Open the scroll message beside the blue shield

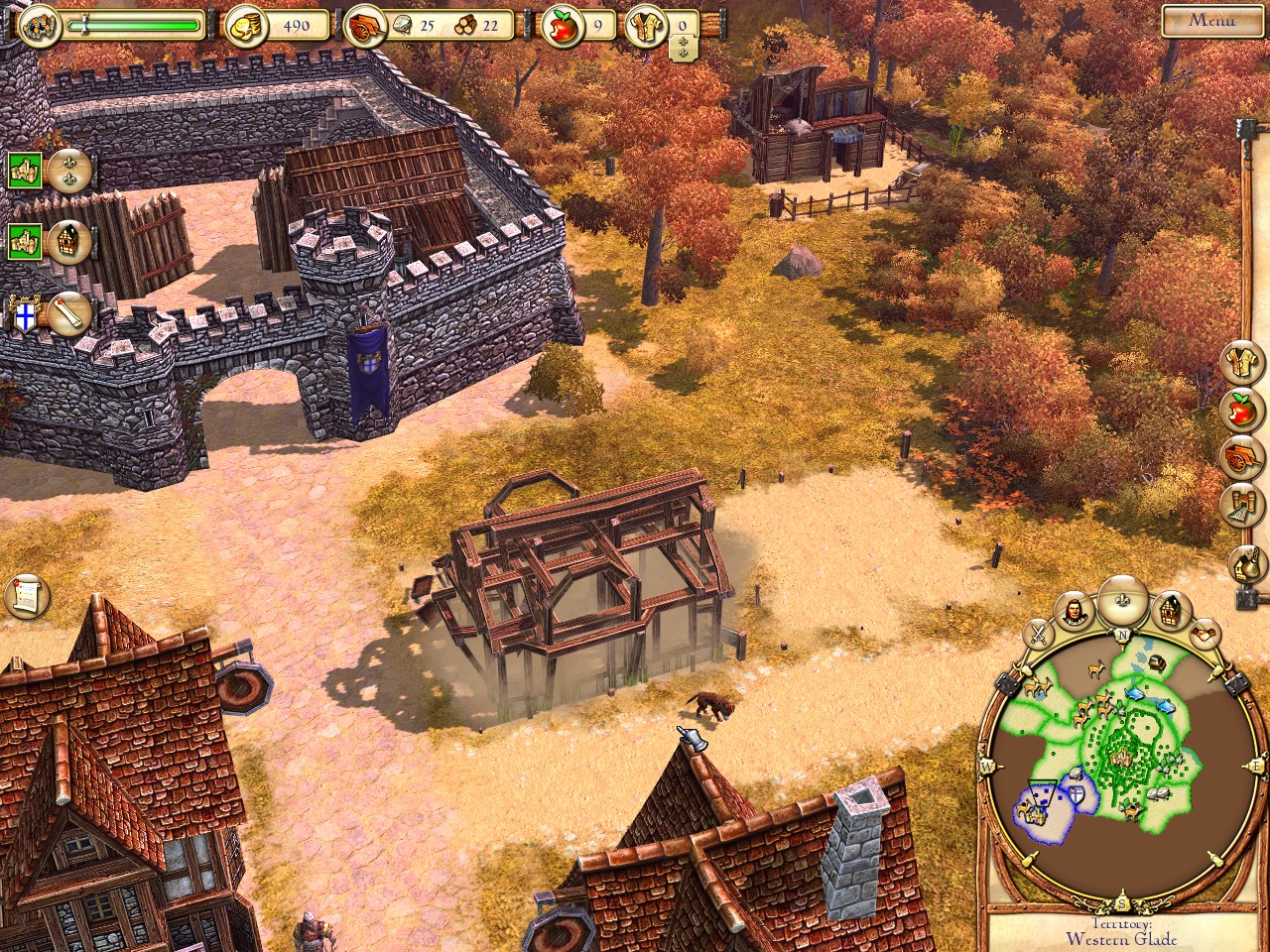(69, 314)
